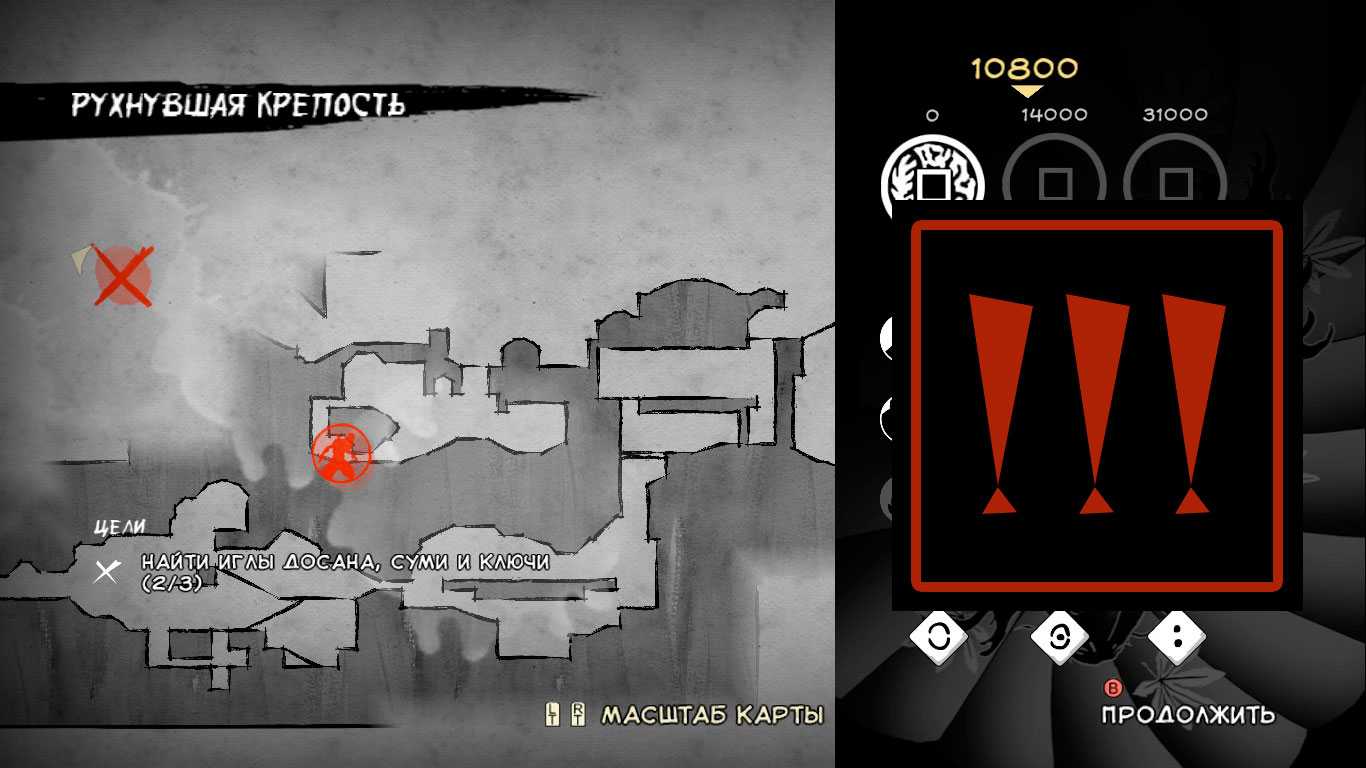The height and width of the screenshot is (768, 1366).
Task: Select the diamond tile with the spiral symbol
Action: point(1058,637)
